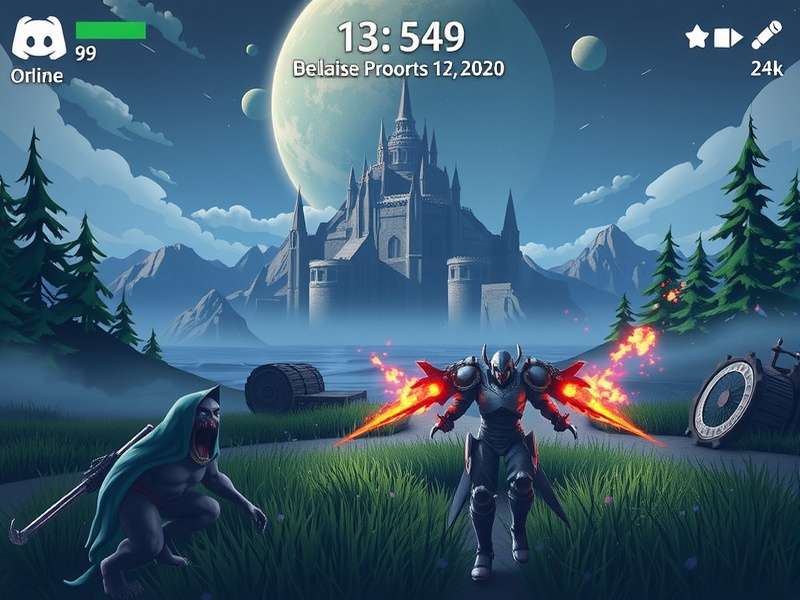Select the flashlight-shaped icon above 24k
Image resolution: width=800 pixels, height=600 pixels.
click(x=767, y=35)
